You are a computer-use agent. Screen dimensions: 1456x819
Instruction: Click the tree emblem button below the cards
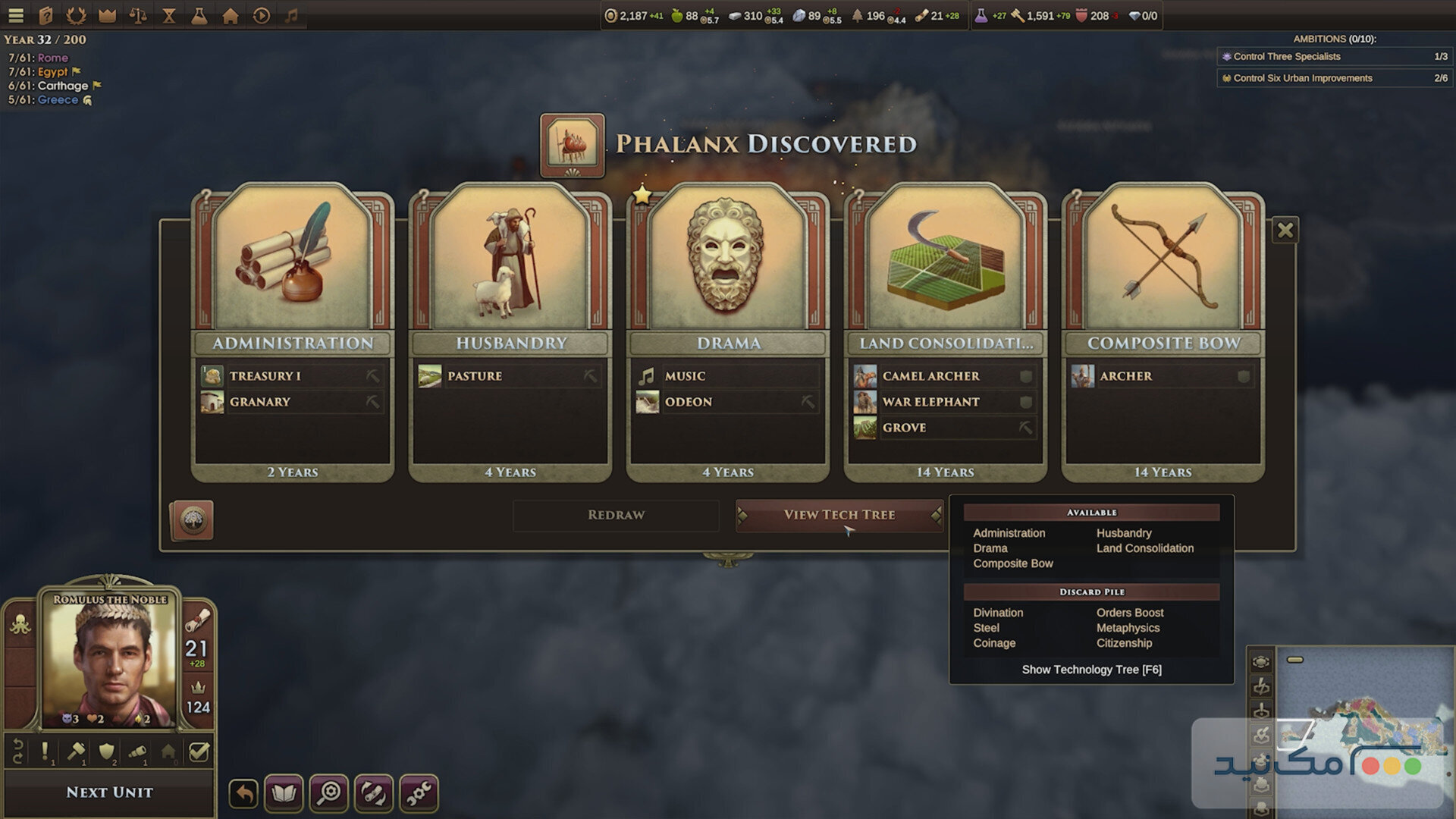pos(192,520)
